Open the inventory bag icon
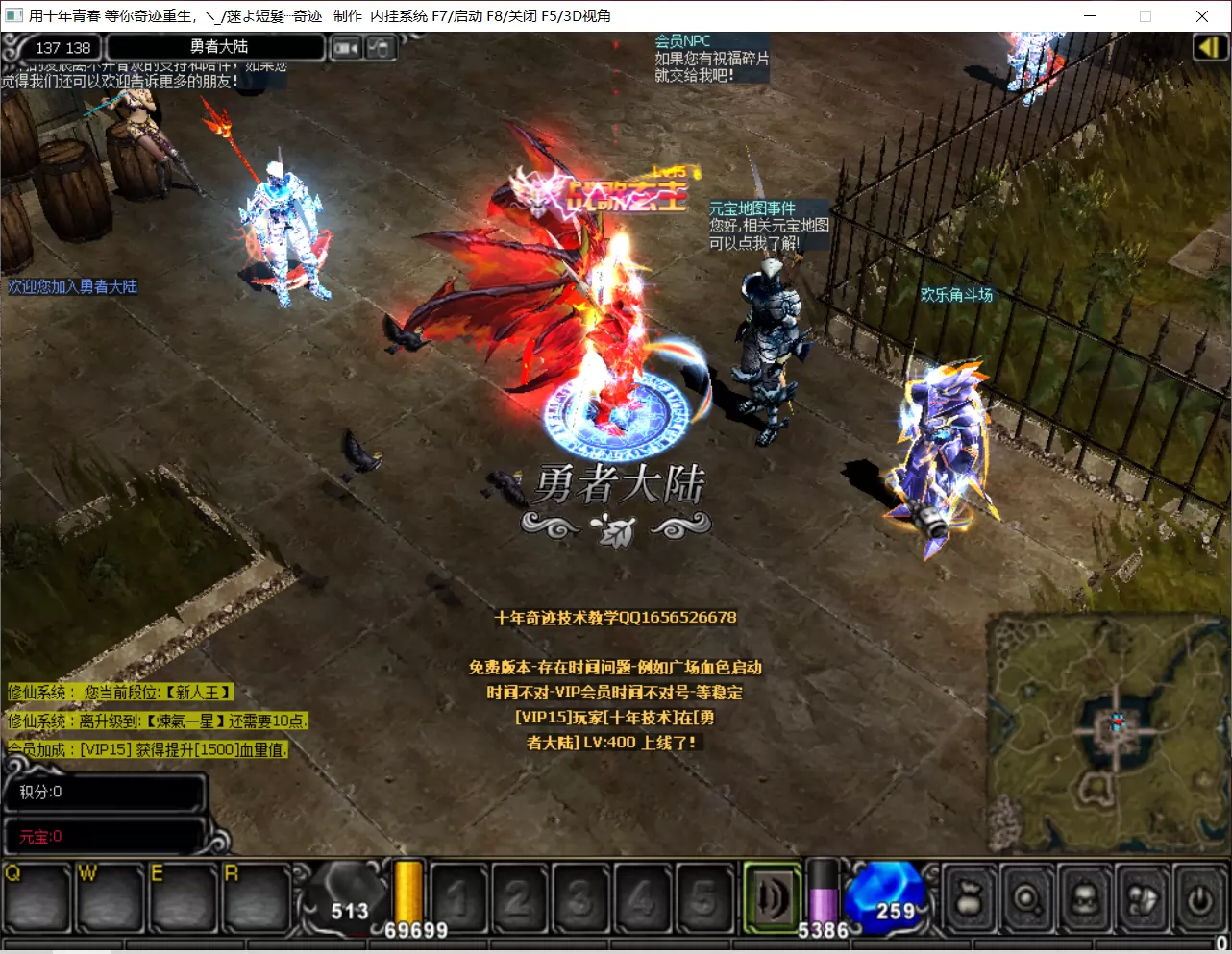Screen dimensions: 1232x954 click(x=969, y=900)
